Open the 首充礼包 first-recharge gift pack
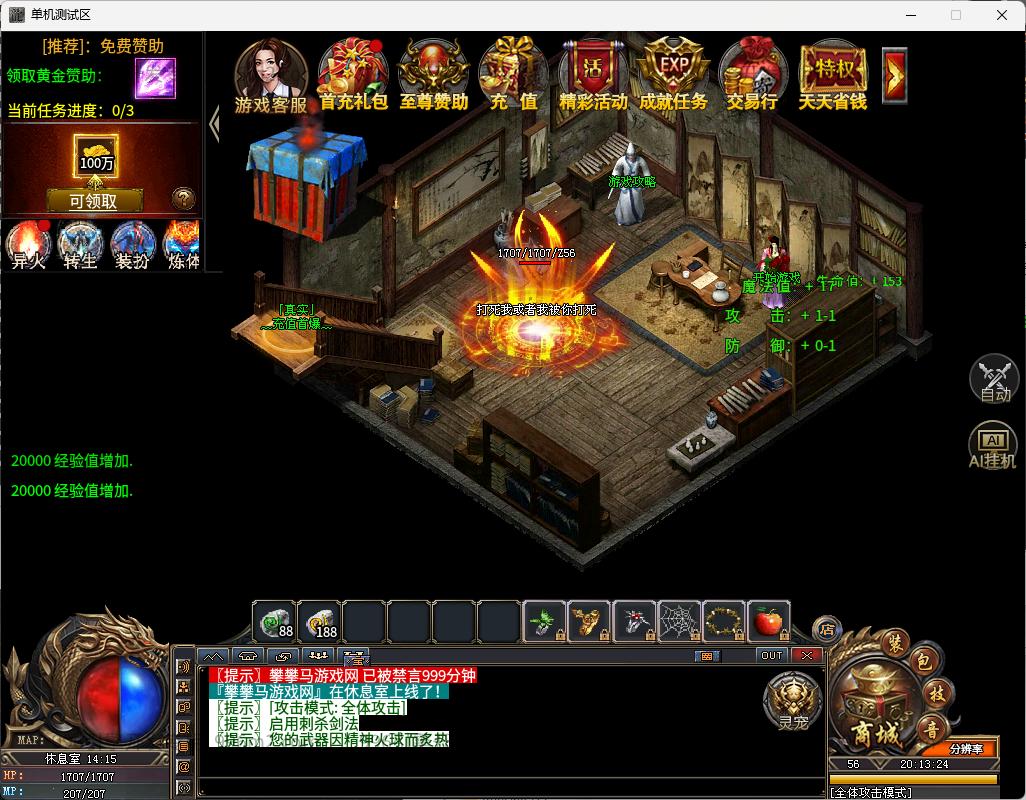Screen dimensions: 1026x800 [x=353, y=73]
